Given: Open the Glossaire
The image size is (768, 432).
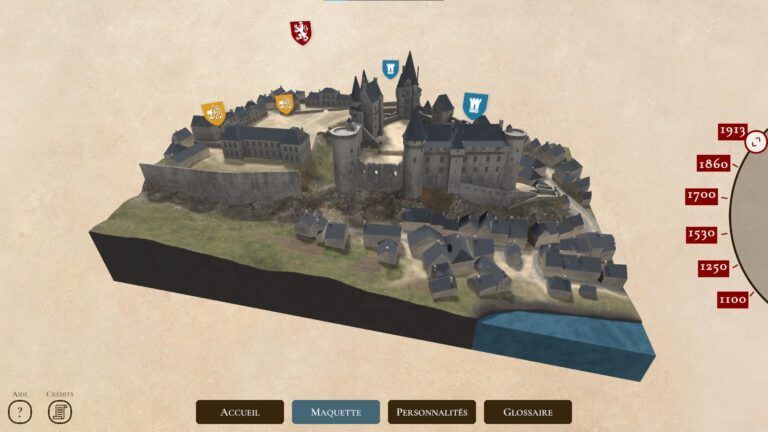Looking at the screenshot, I should tap(528, 412).
